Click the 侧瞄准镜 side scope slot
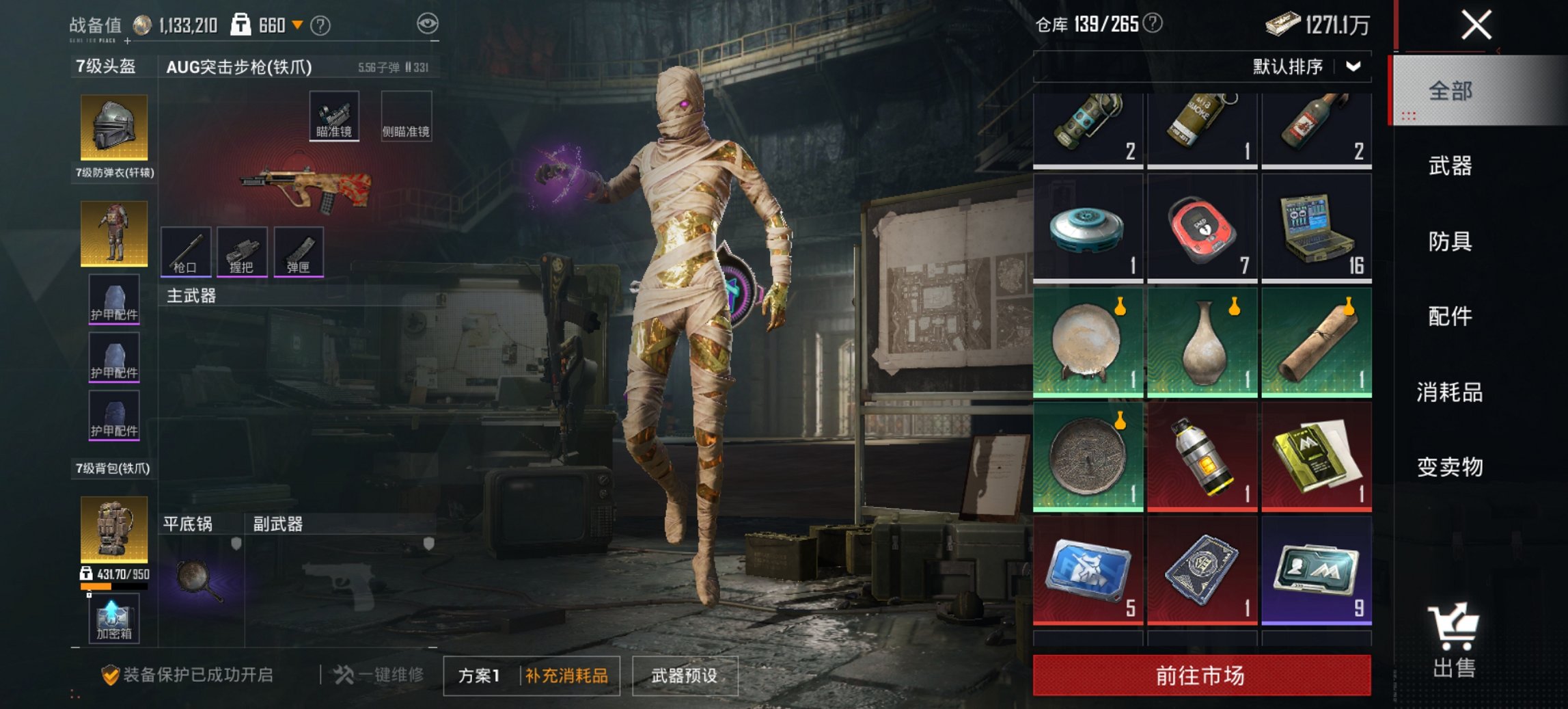Image resolution: width=1568 pixels, height=709 pixels. [406, 116]
